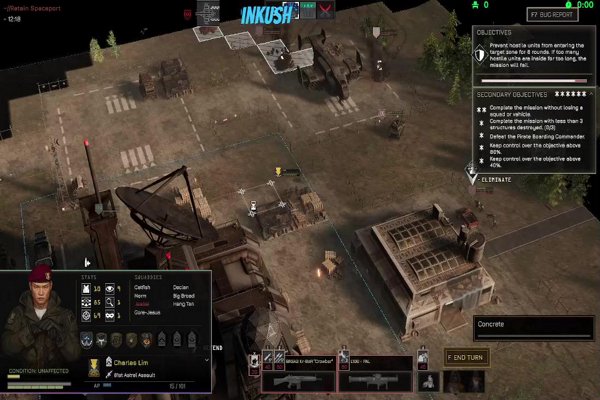The width and height of the screenshot is (600, 400).
Task: Click the End Turn button
Action: [x=467, y=356]
